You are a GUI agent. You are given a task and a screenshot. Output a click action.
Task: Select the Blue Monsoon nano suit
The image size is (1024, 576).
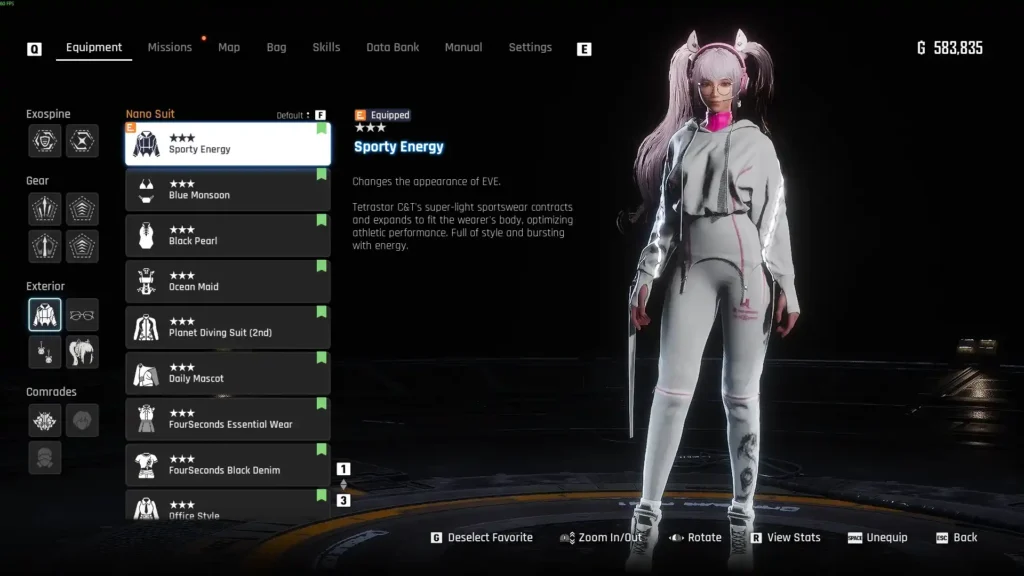tap(228, 190)
